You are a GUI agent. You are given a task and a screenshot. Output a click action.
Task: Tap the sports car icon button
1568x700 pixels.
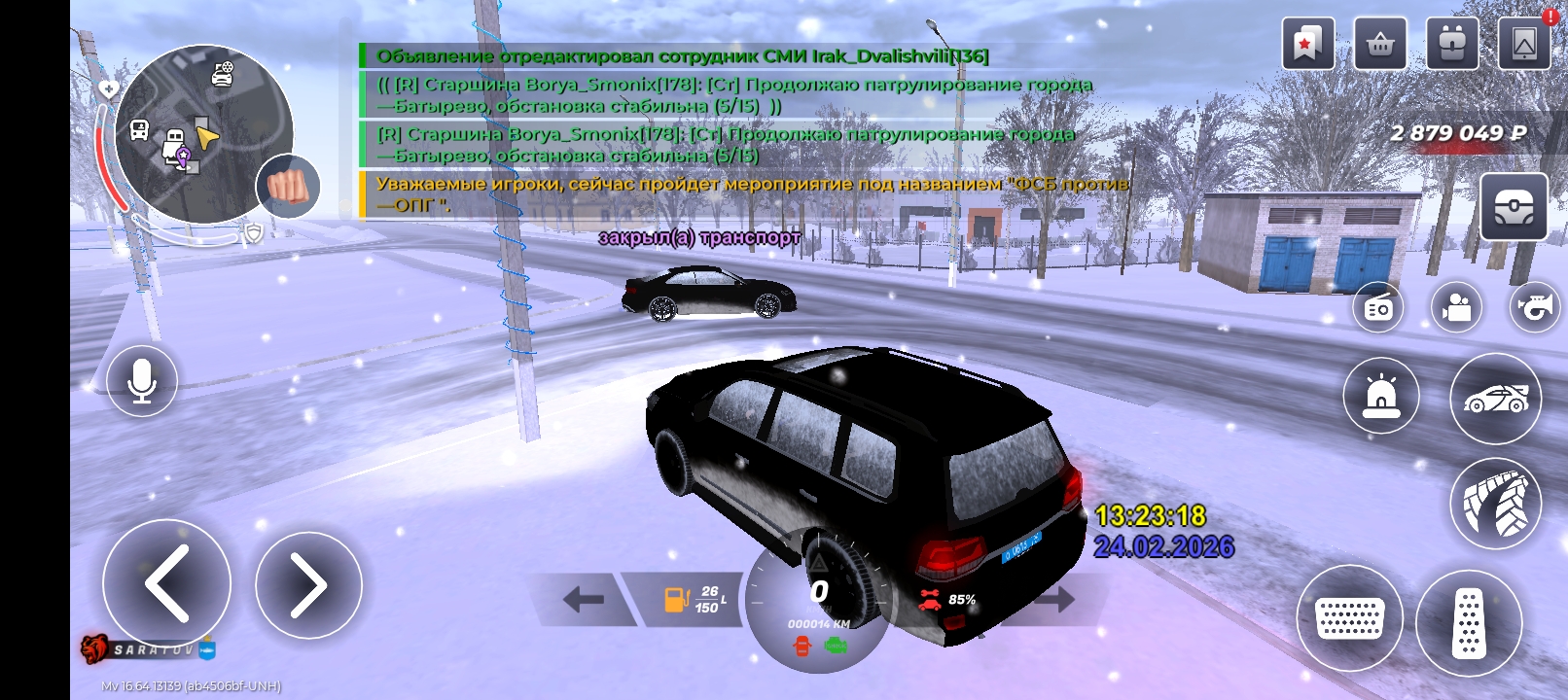point(1496,398)
